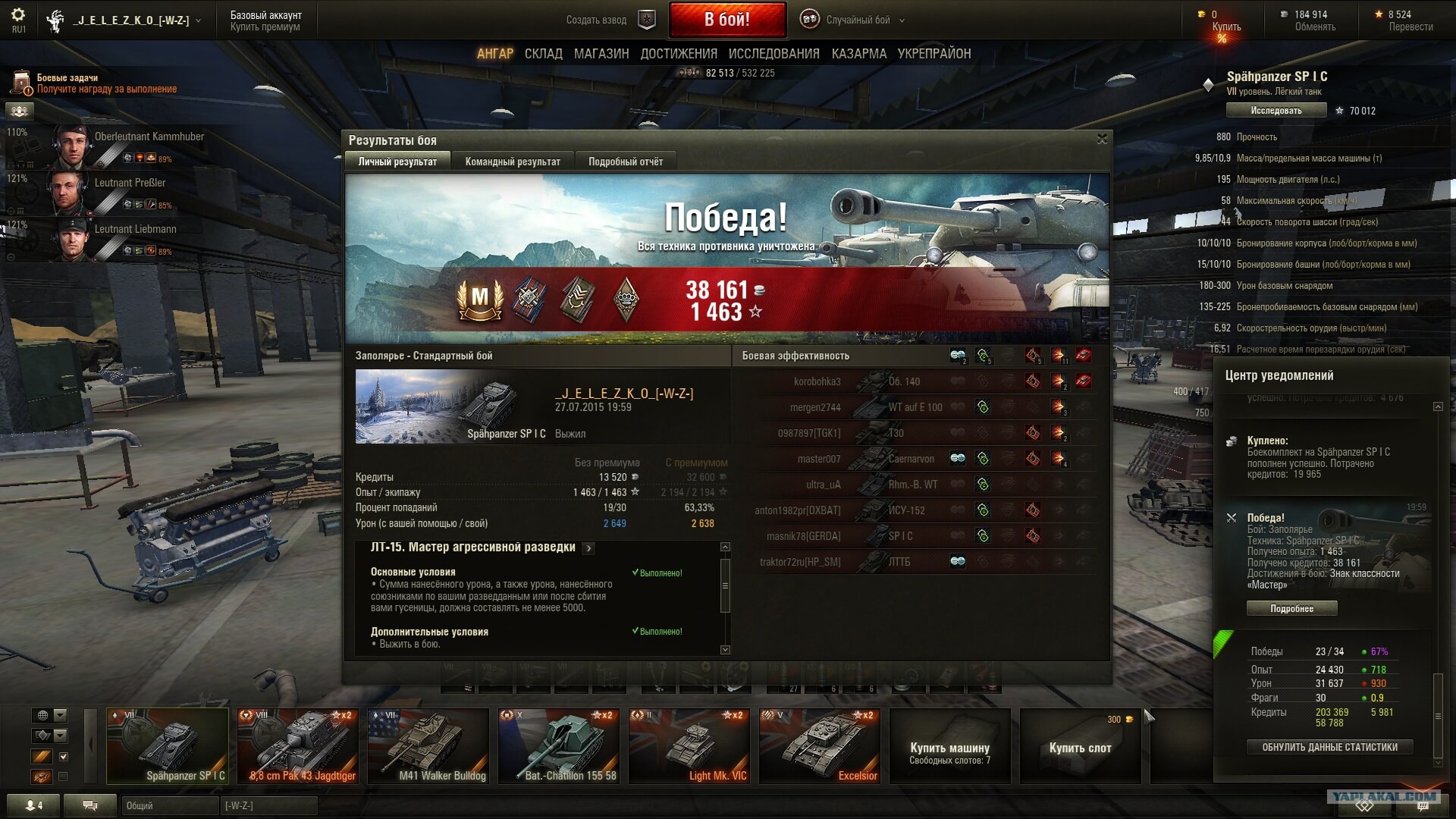Switch to the Командный результат tab
The height and width of the screenshot is (819, 1456).
pyautogui.click(x=513, y=162)
